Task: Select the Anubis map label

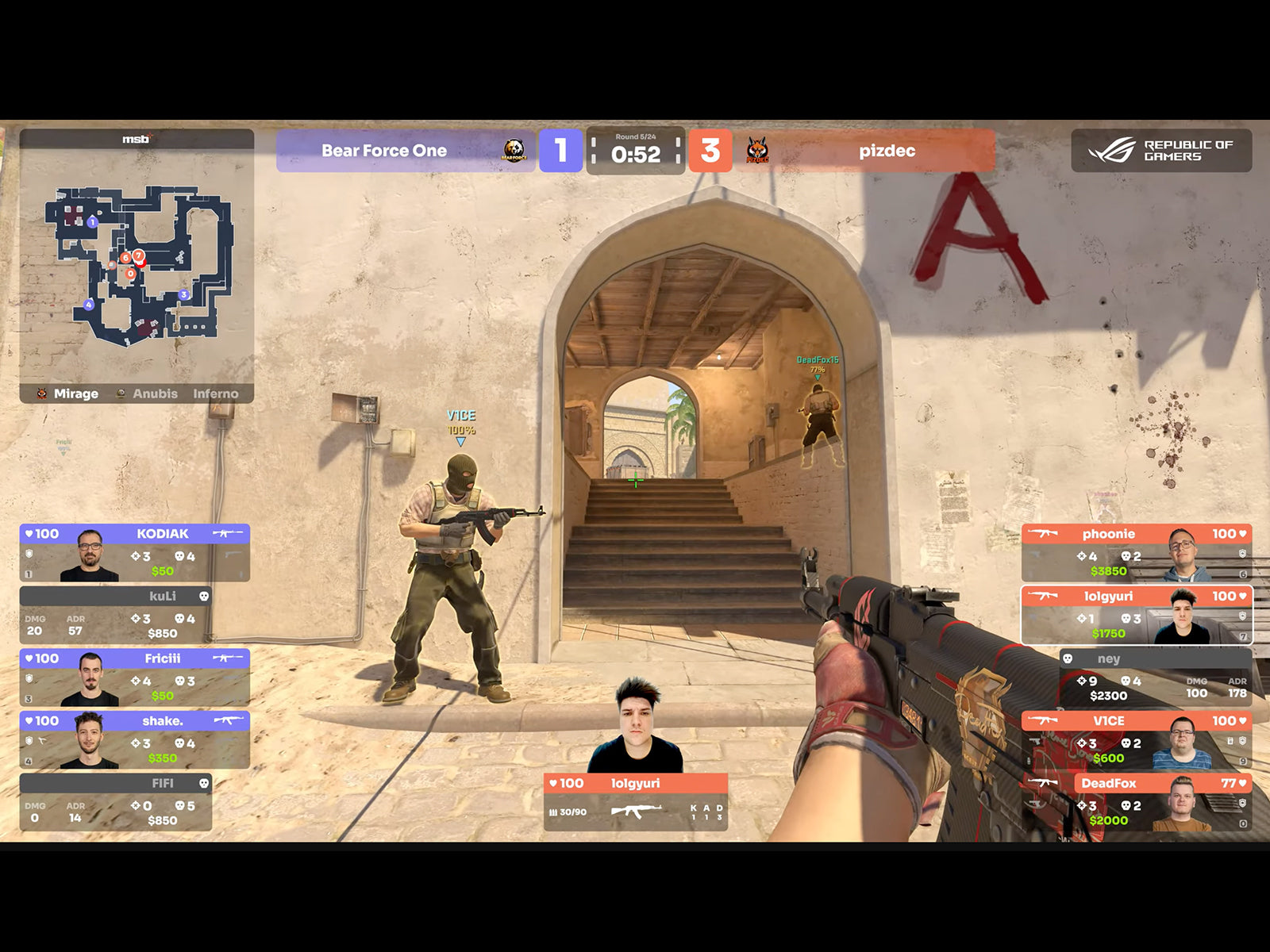Action: tap(155, 393)
